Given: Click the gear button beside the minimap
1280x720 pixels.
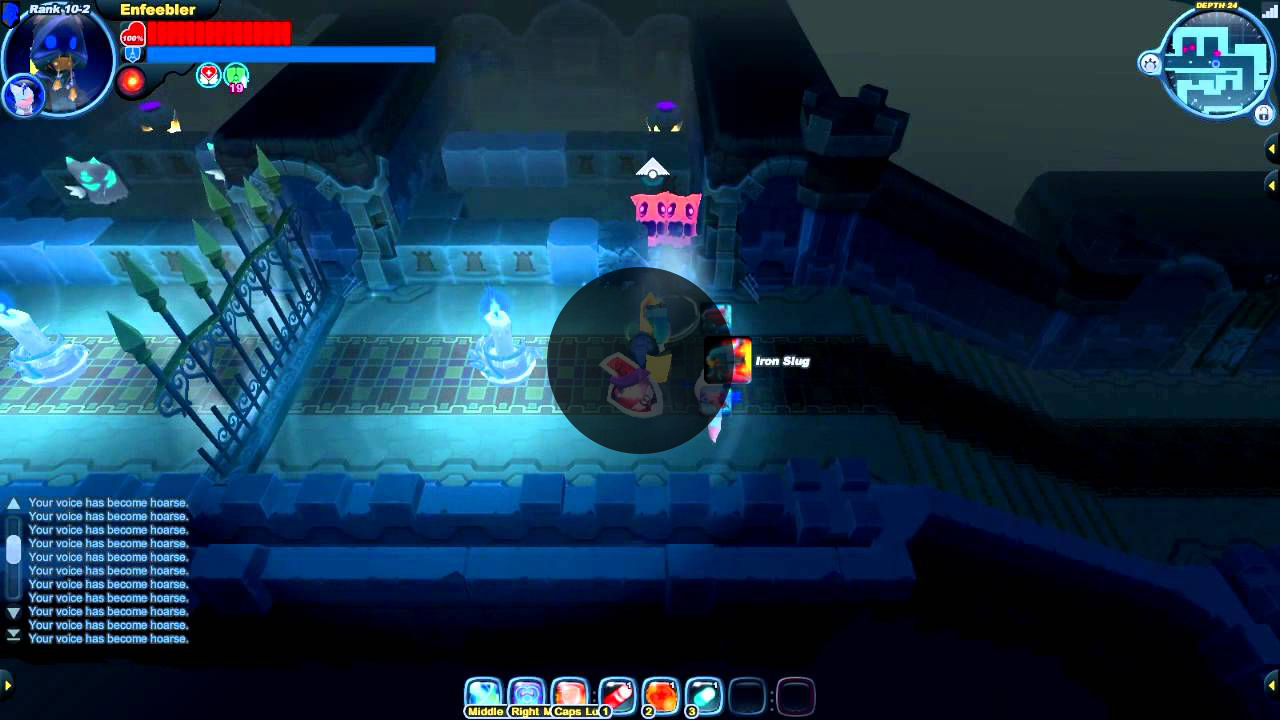Looking at the screenshot, I should (x=1150, y=64).
